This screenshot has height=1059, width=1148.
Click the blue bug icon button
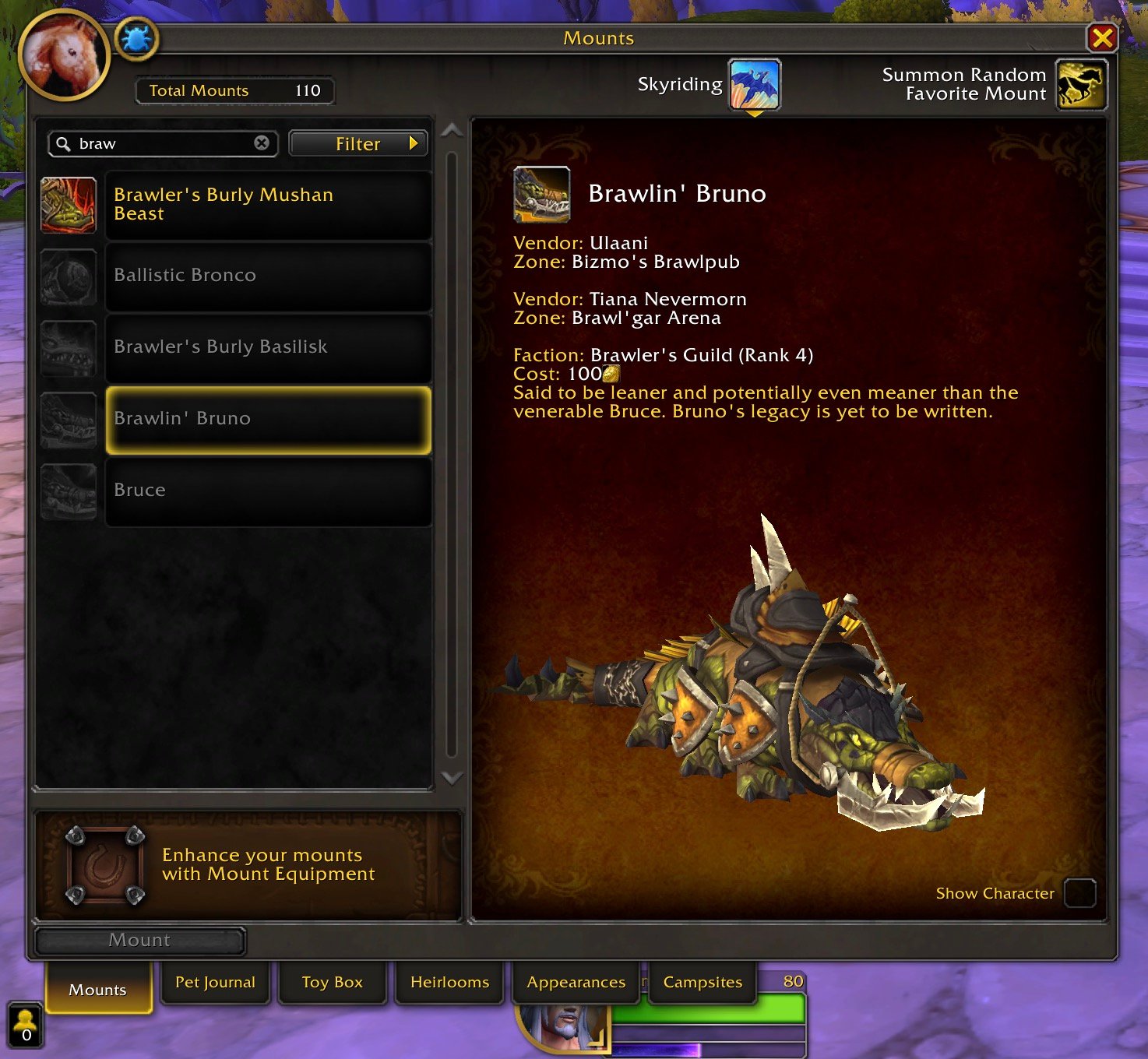137,38
